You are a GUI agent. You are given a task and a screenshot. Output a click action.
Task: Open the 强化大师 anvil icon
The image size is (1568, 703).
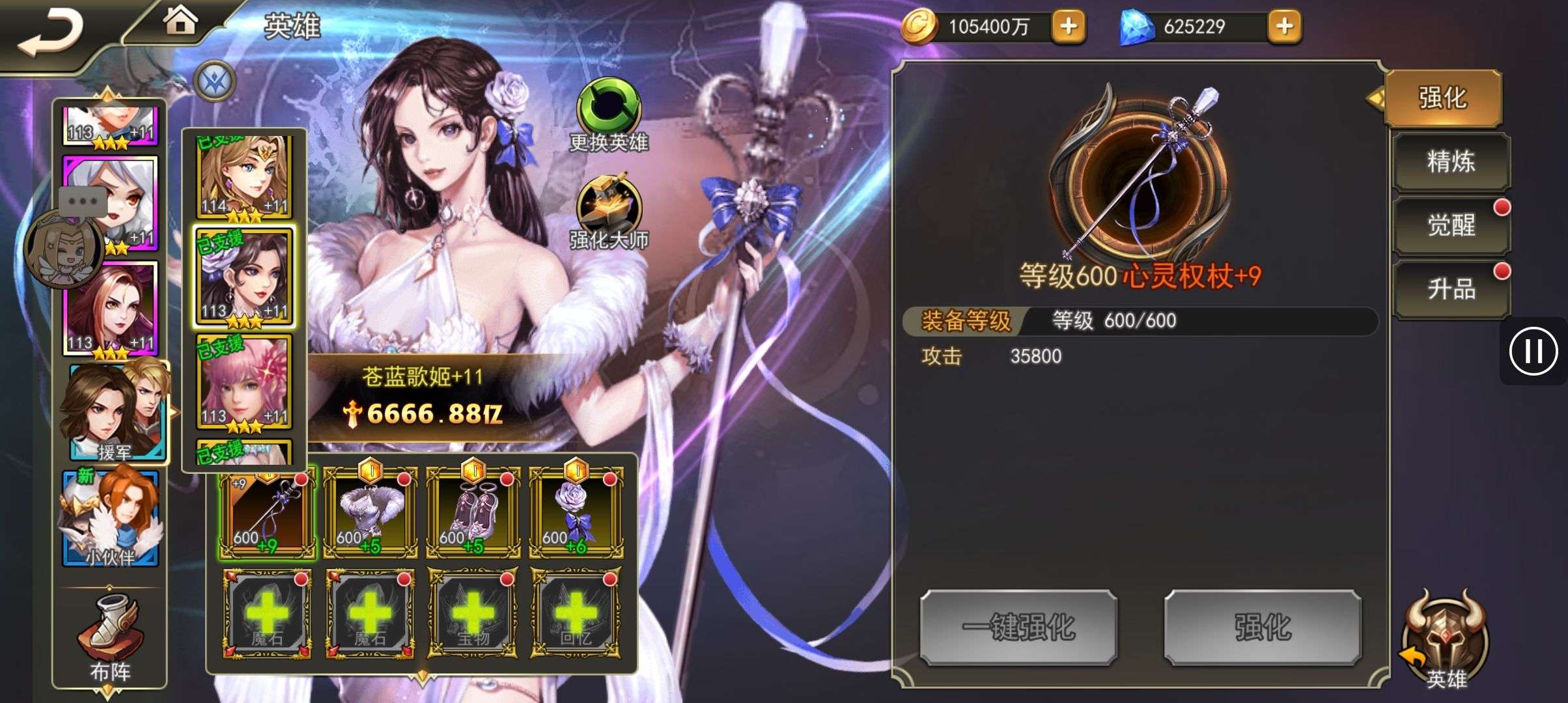[609, 212]
